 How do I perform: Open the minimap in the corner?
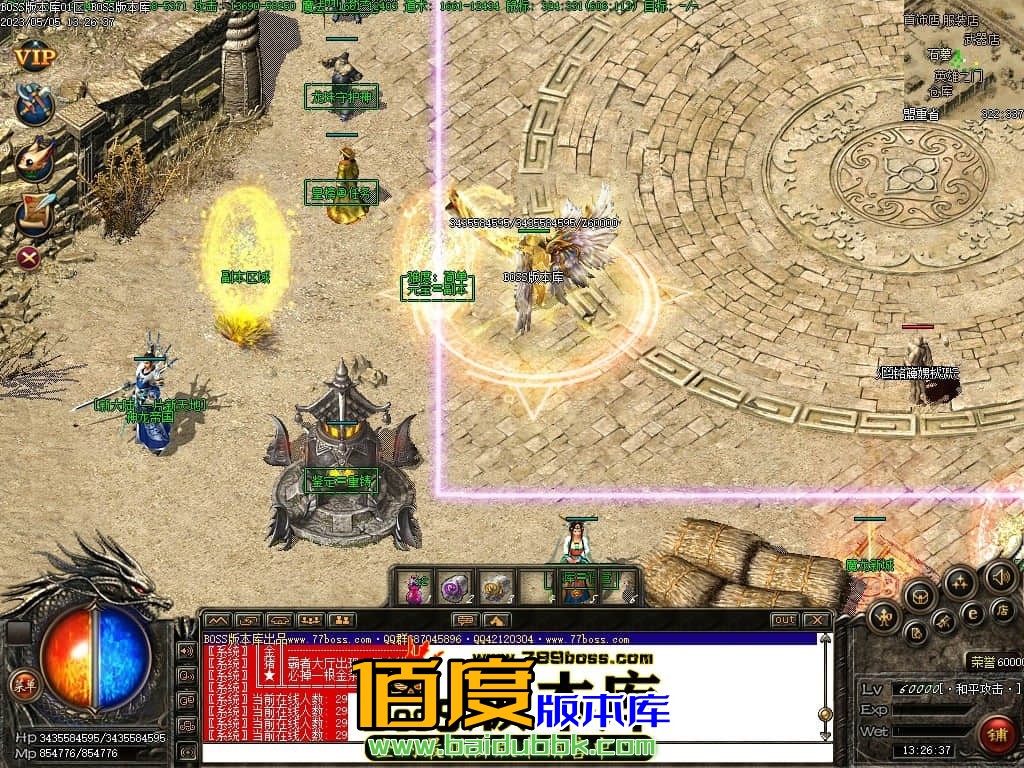tap(963, 62)
